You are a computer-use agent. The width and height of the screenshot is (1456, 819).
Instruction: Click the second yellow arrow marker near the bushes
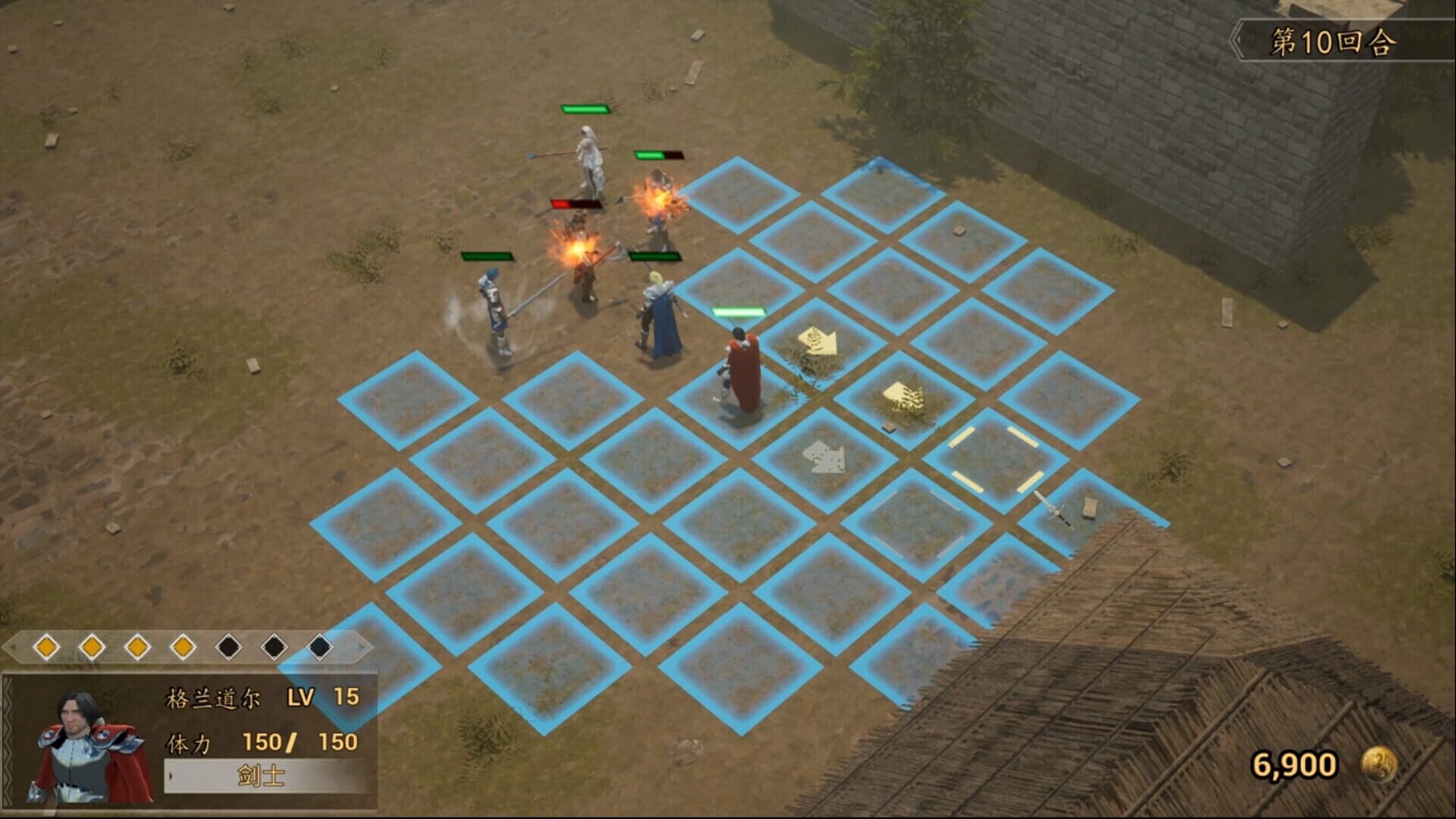[902, 394]
